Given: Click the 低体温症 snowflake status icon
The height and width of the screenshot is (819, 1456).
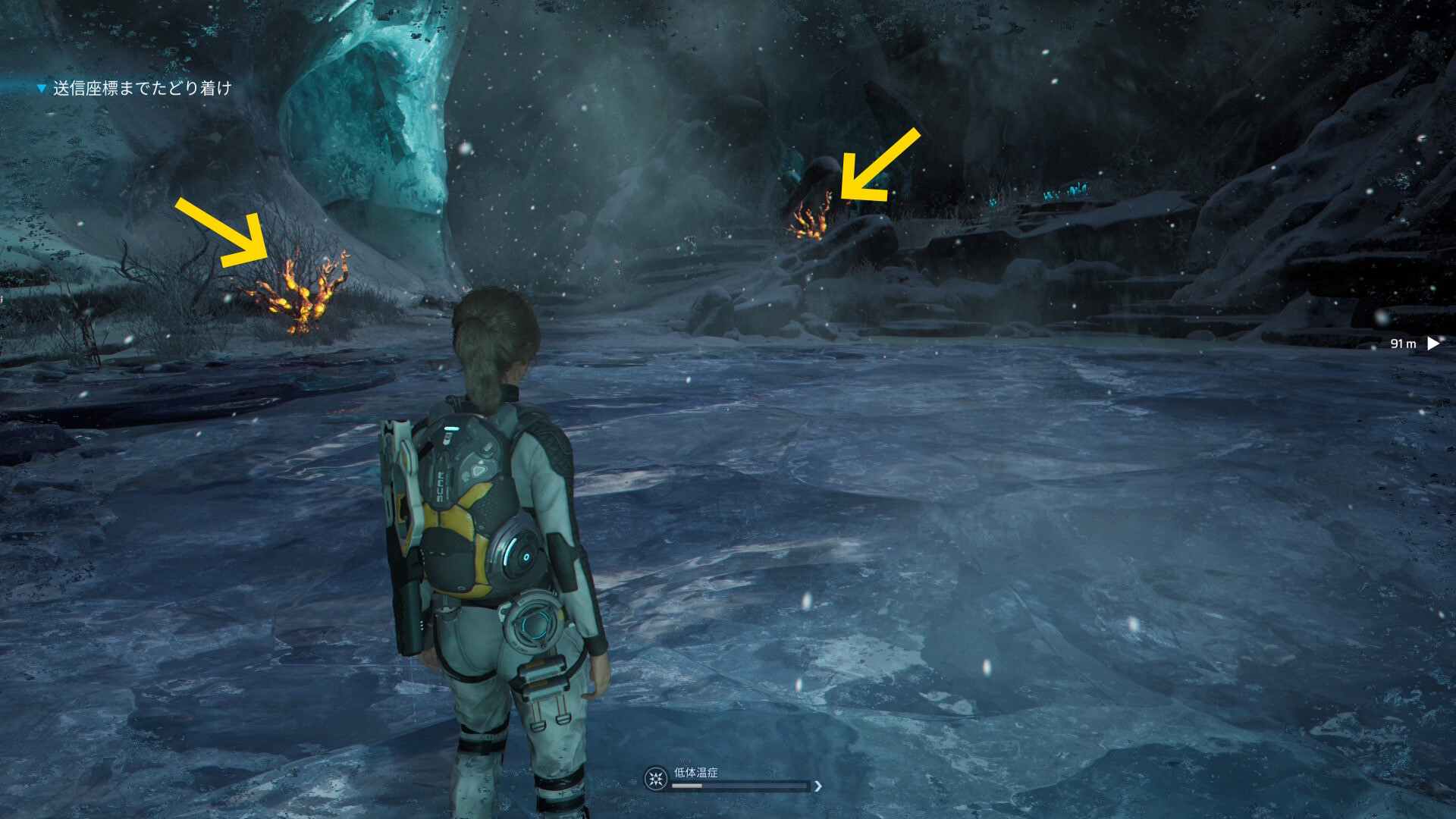Looking at the screenshot, I should pyautogui.click(x=656, y=779).
